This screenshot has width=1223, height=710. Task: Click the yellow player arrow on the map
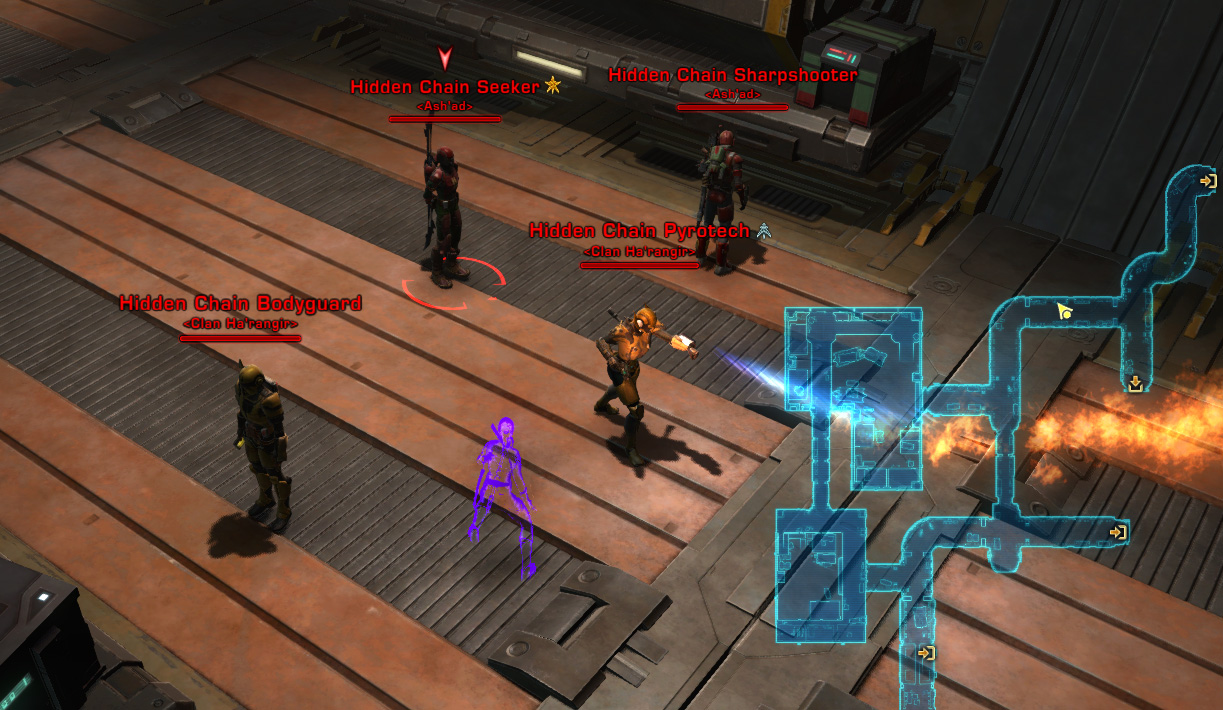(x=1065, y=312)
